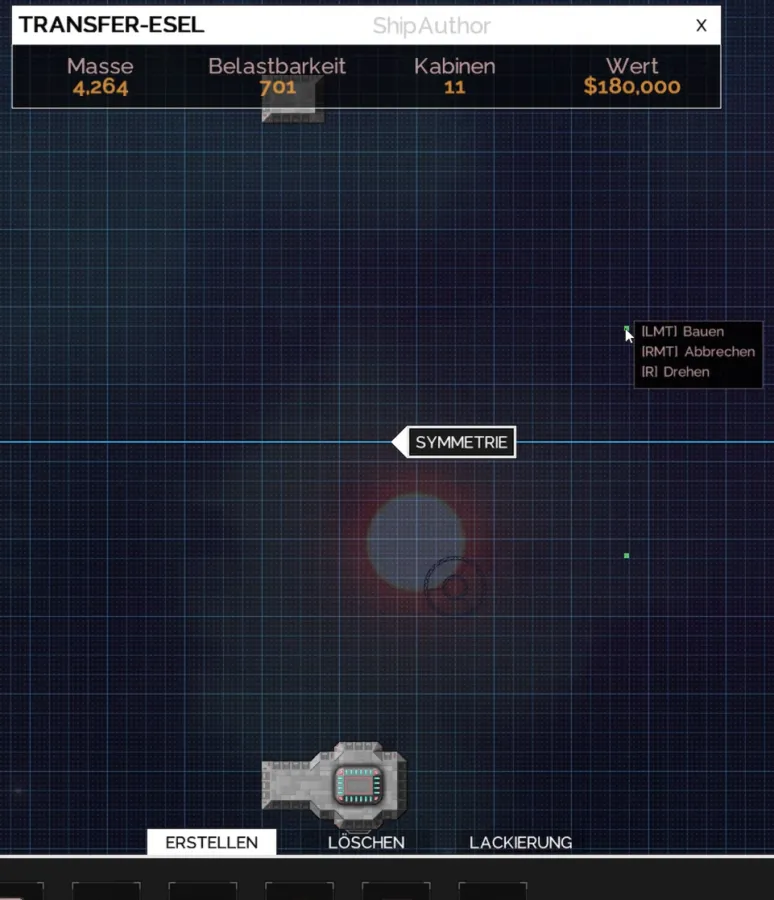Switch to the ERSTELLEN tab
Image resolution: width=774 pixels, height=900 pixels.
click(x=212, y=842)
